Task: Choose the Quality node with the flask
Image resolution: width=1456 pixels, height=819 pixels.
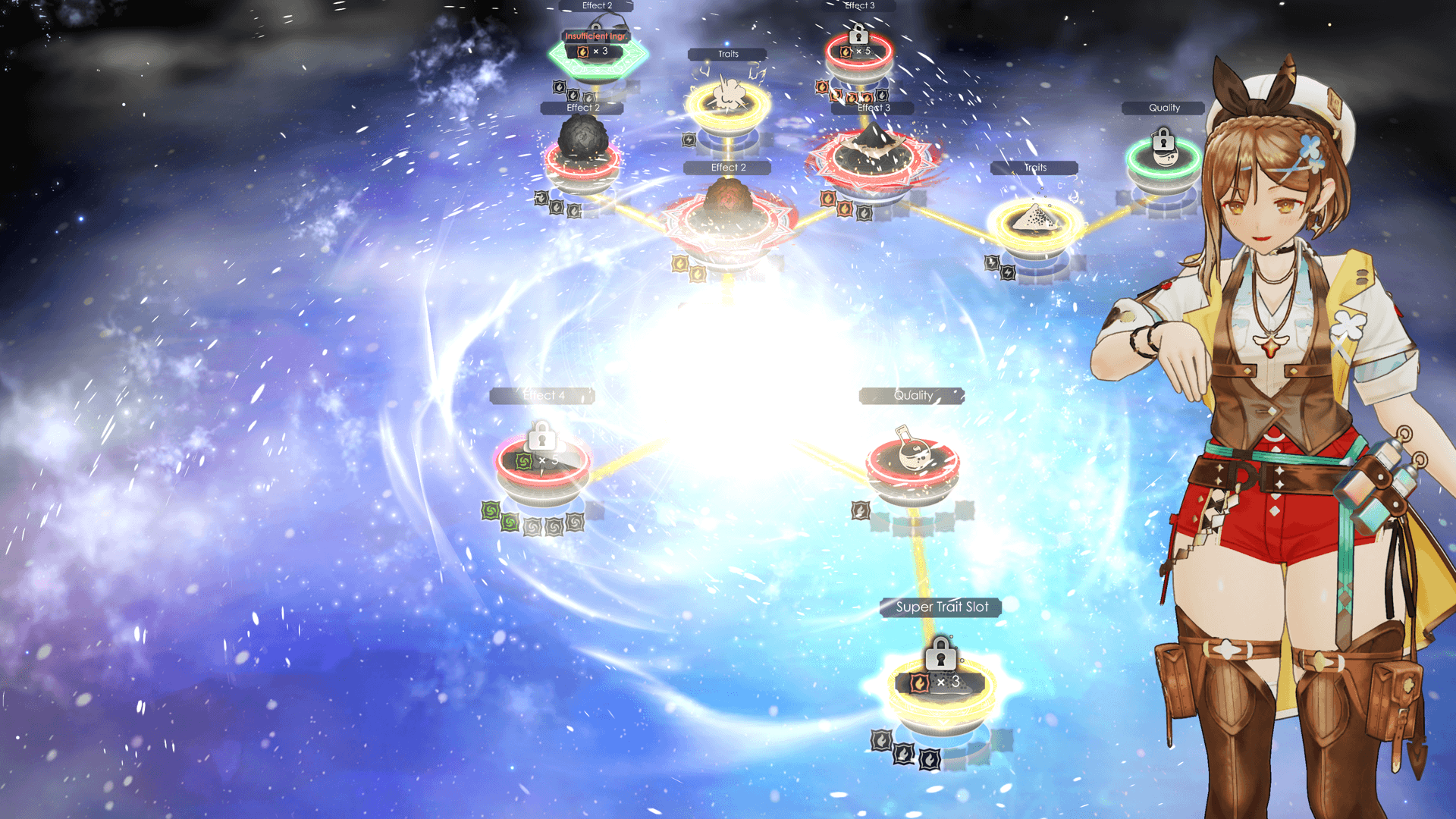Action: (913, 462)
